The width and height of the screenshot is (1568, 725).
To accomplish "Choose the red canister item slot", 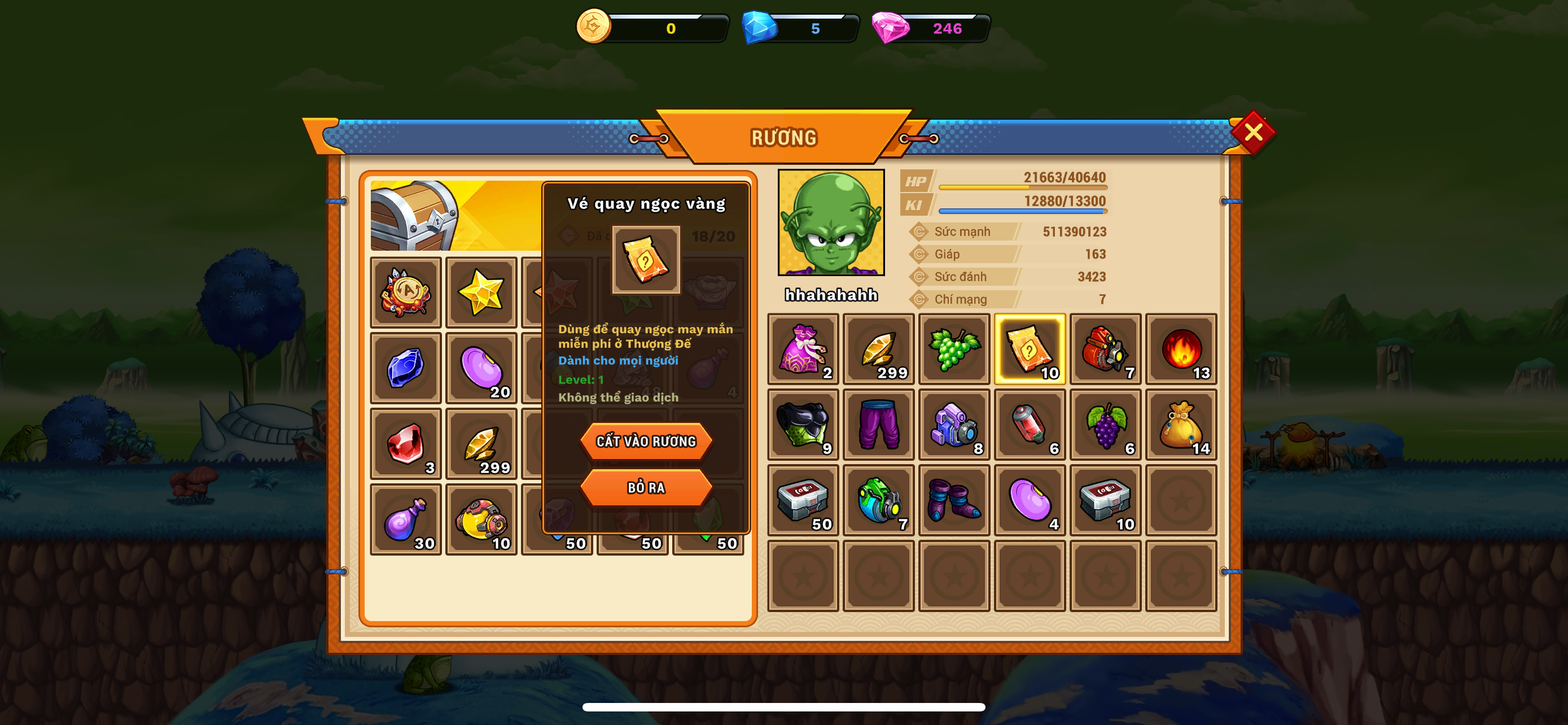I will click(1030, 425).
